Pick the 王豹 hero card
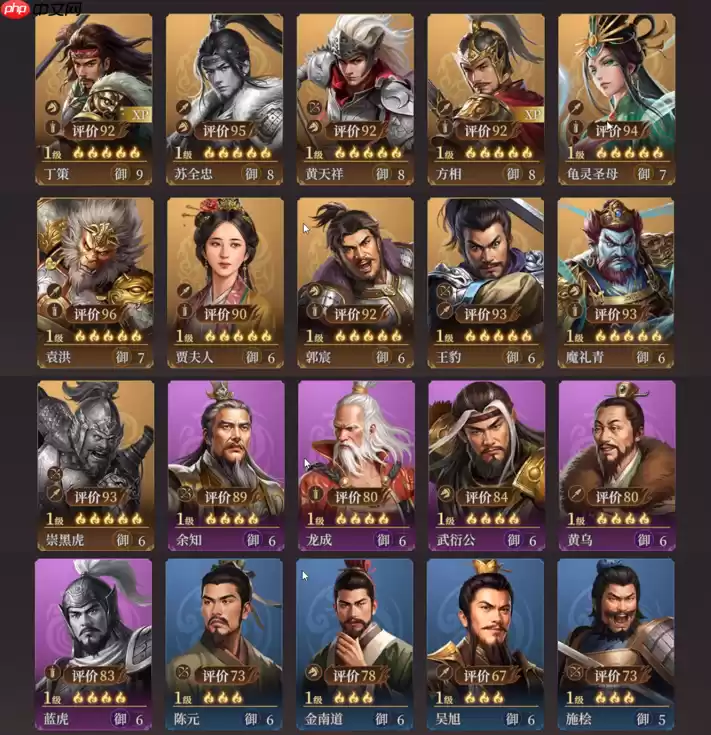 click(486, 282)
